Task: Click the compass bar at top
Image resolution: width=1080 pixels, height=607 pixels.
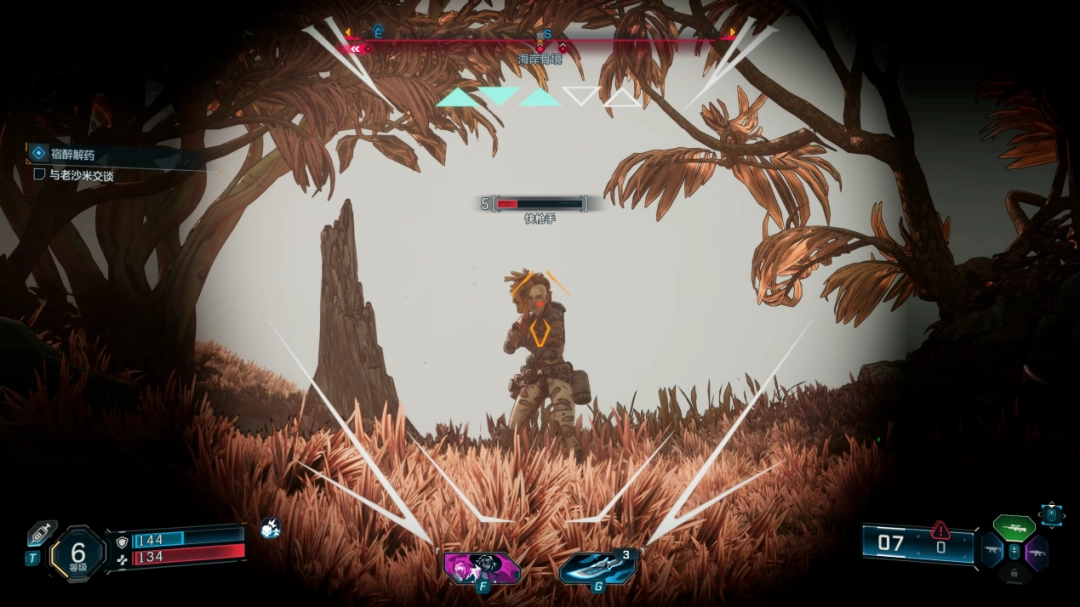Action: click(540, 38)
